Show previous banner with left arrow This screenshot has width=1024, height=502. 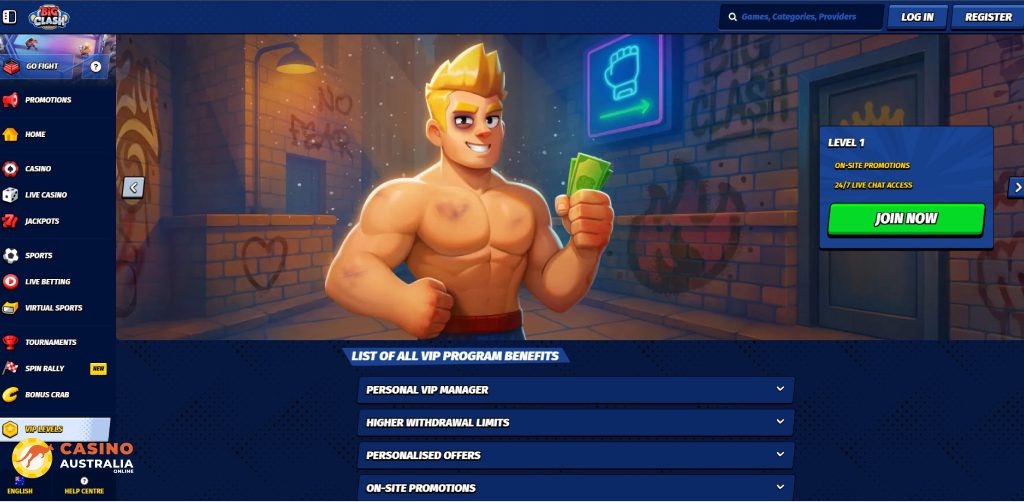133,187
